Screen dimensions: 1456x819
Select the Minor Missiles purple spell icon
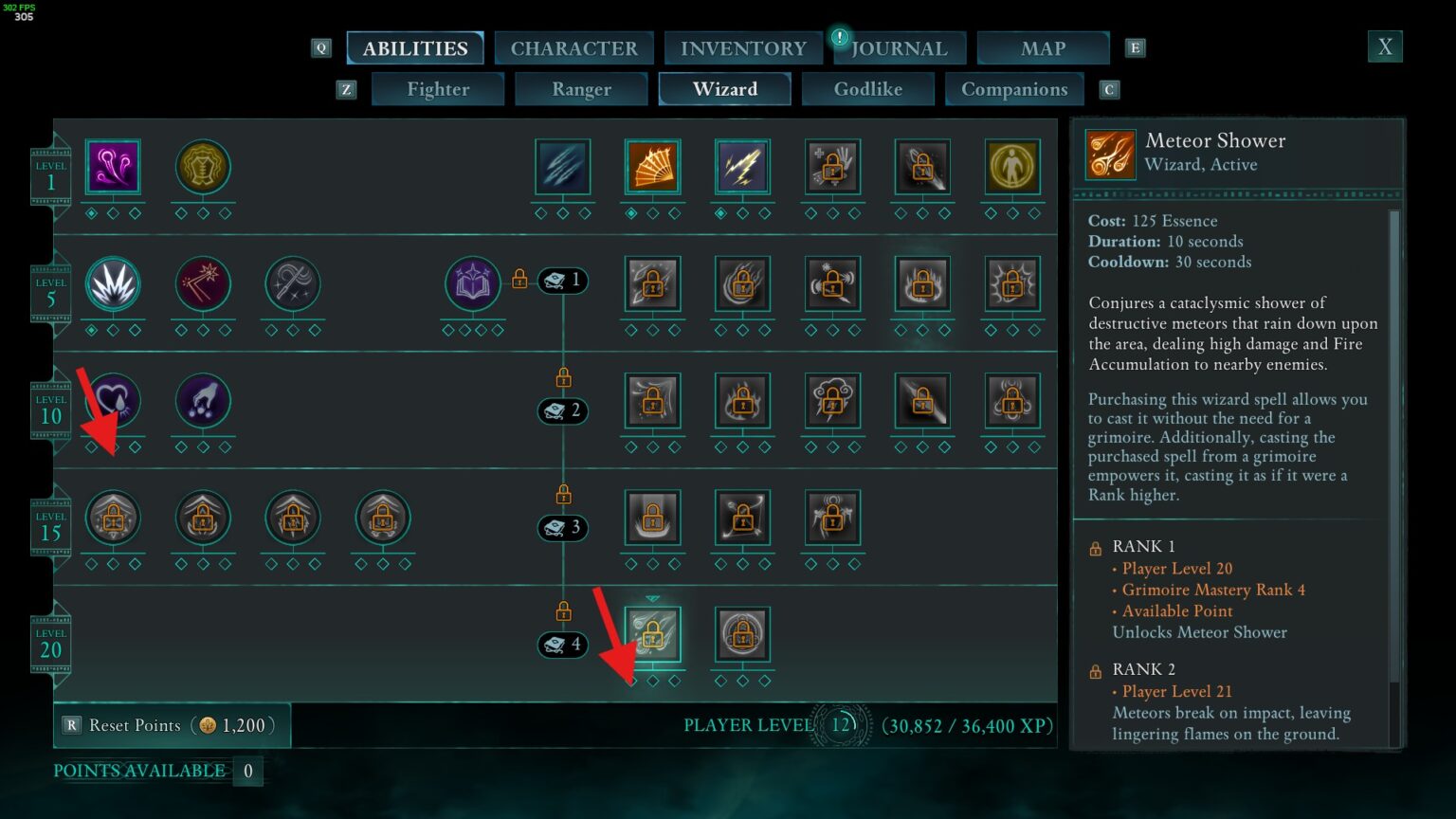point(113,166)
